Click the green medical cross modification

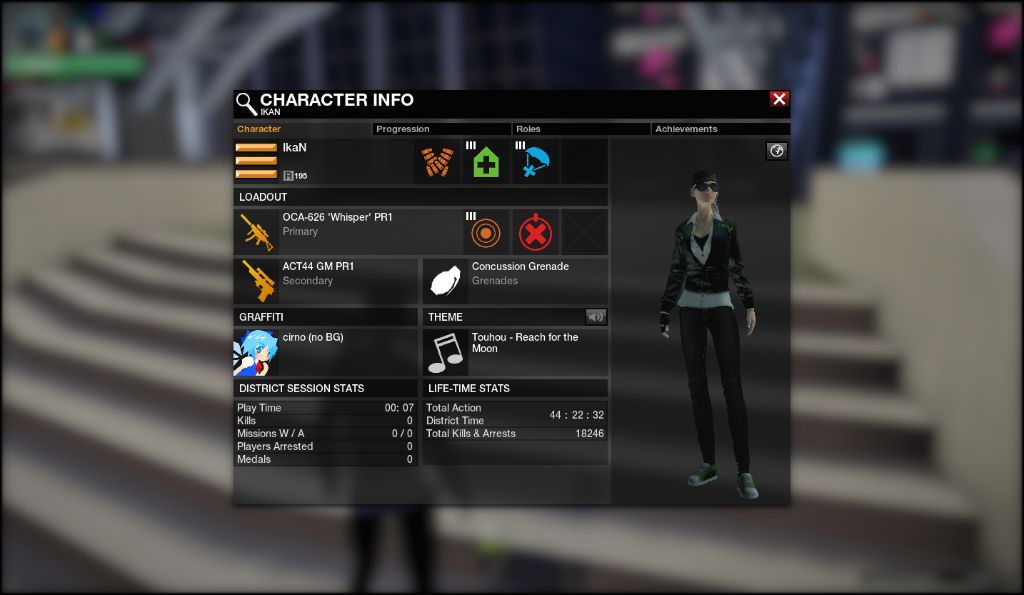[x=486, y=162]
